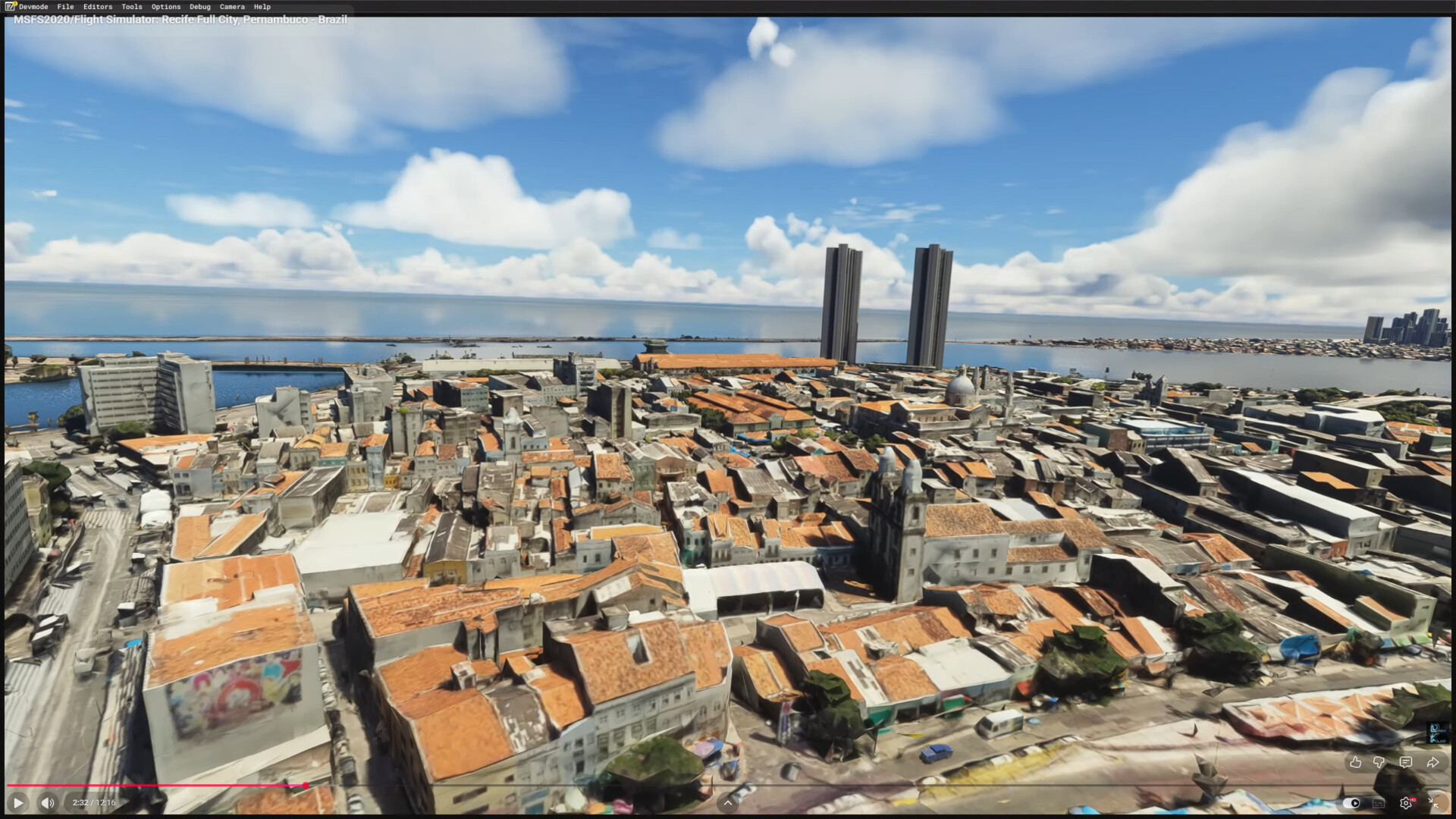Open the Tools menu
Viewport: 1456px width, 819px height.
click(132, 7)
